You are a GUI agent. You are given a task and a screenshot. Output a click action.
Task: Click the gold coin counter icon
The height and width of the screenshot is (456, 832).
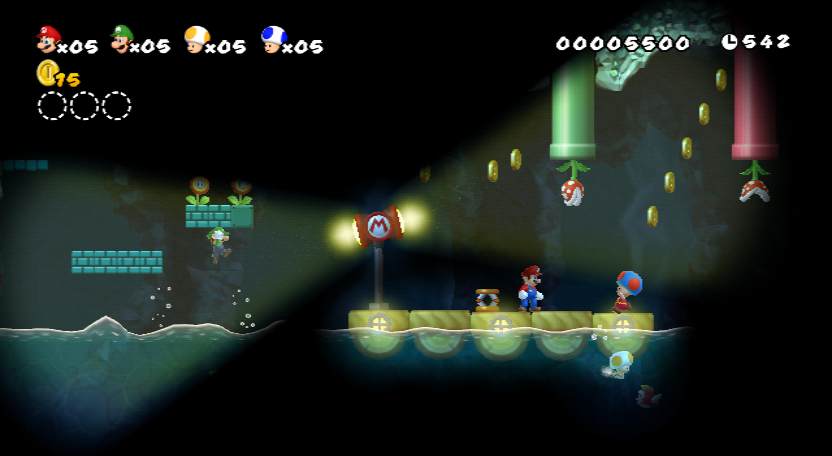click(x=46, y=72)
